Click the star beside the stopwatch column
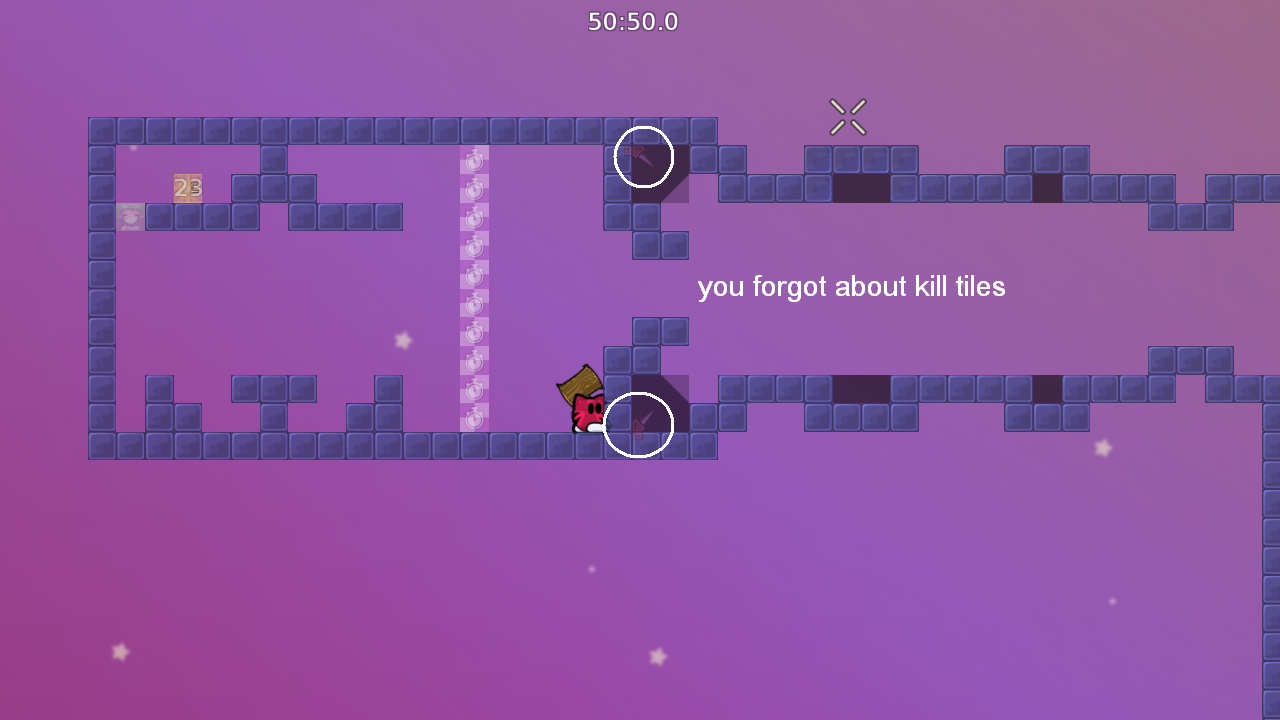The height and width of the screenshot is (720, 1280). [x=401, y=340]
